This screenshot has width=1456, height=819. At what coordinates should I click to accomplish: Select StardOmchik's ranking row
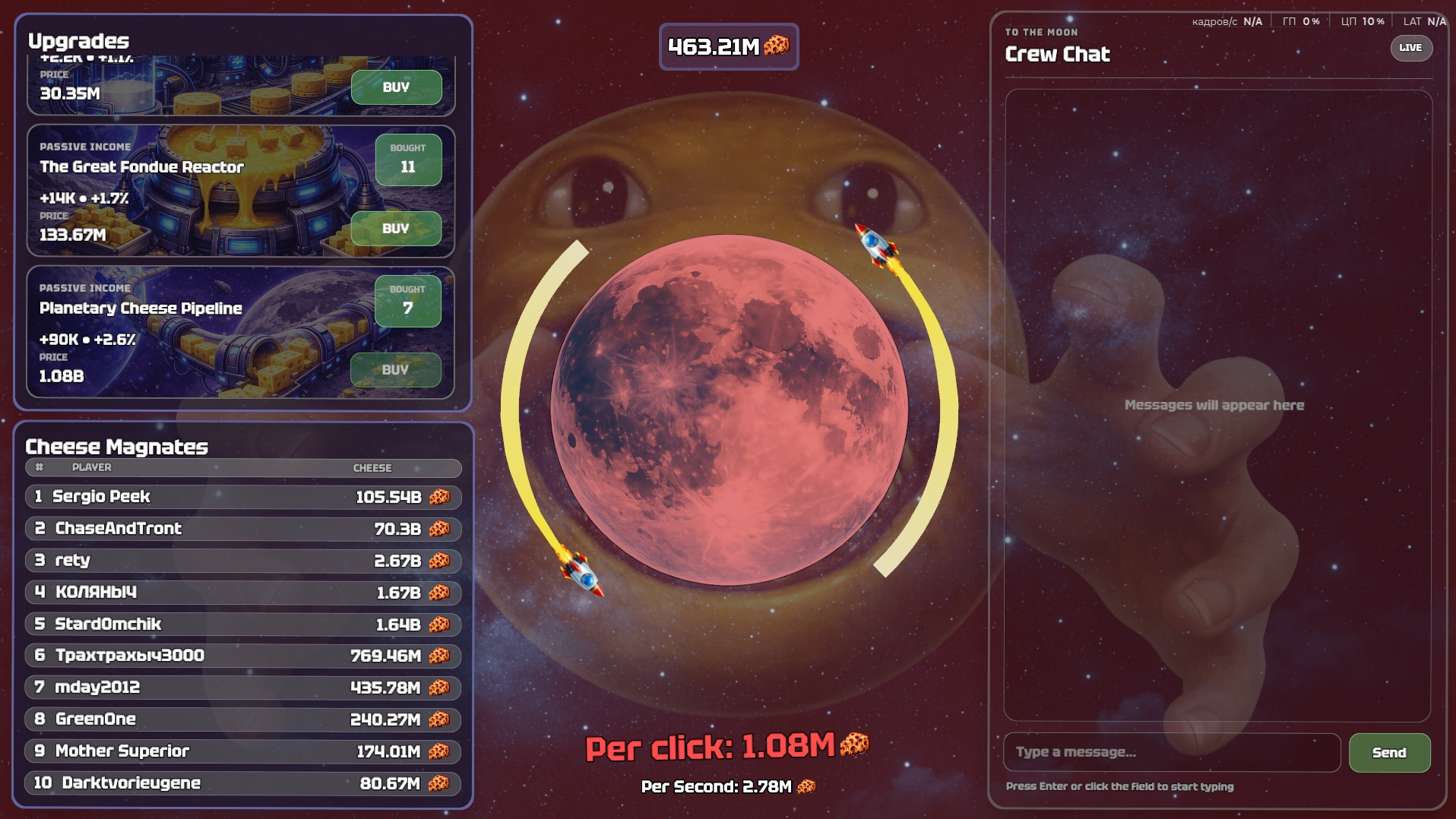tap(243, 625)
